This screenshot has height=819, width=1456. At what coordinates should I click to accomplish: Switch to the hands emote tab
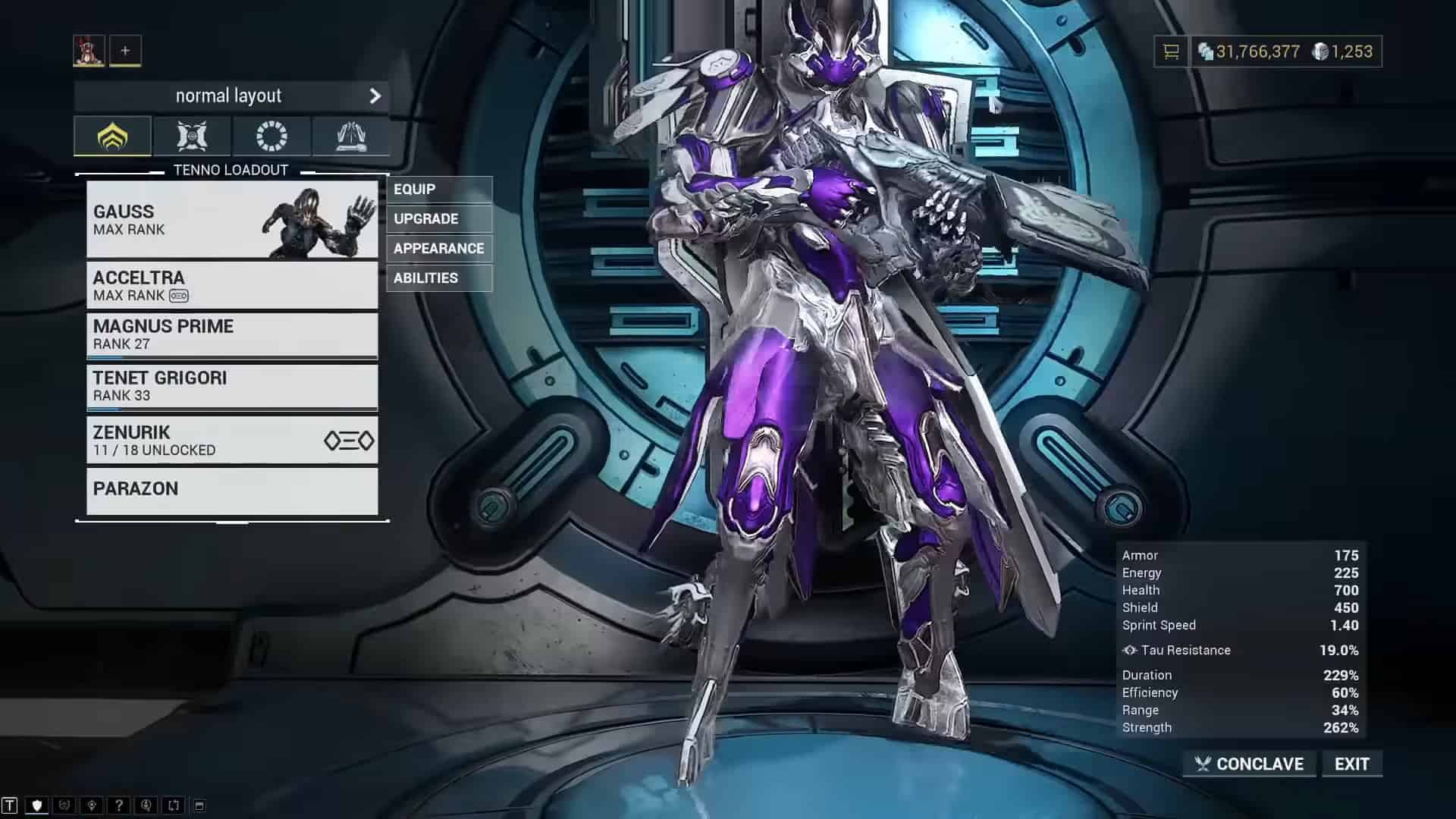[350, 136]
